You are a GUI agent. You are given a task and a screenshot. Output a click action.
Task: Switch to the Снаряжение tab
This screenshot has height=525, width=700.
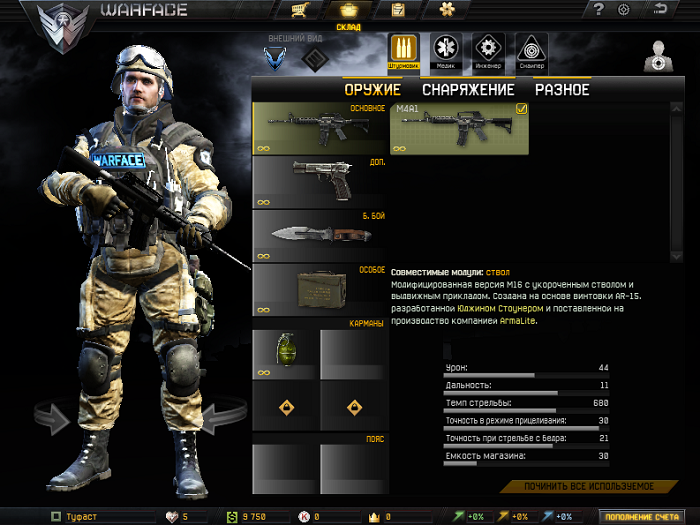(x=467, y=89)
